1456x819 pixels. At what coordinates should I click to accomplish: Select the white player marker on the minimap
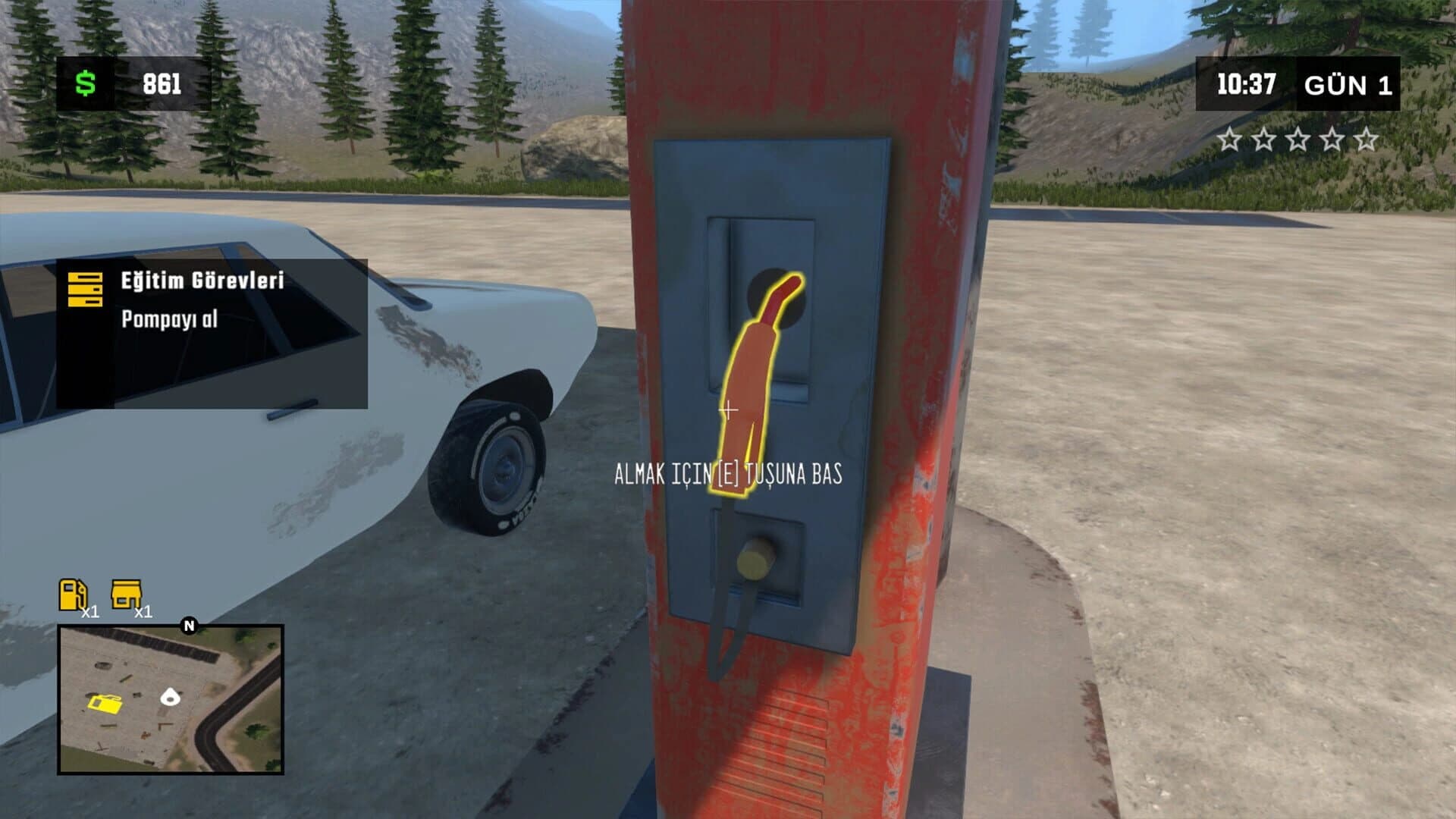click(171, 695)
